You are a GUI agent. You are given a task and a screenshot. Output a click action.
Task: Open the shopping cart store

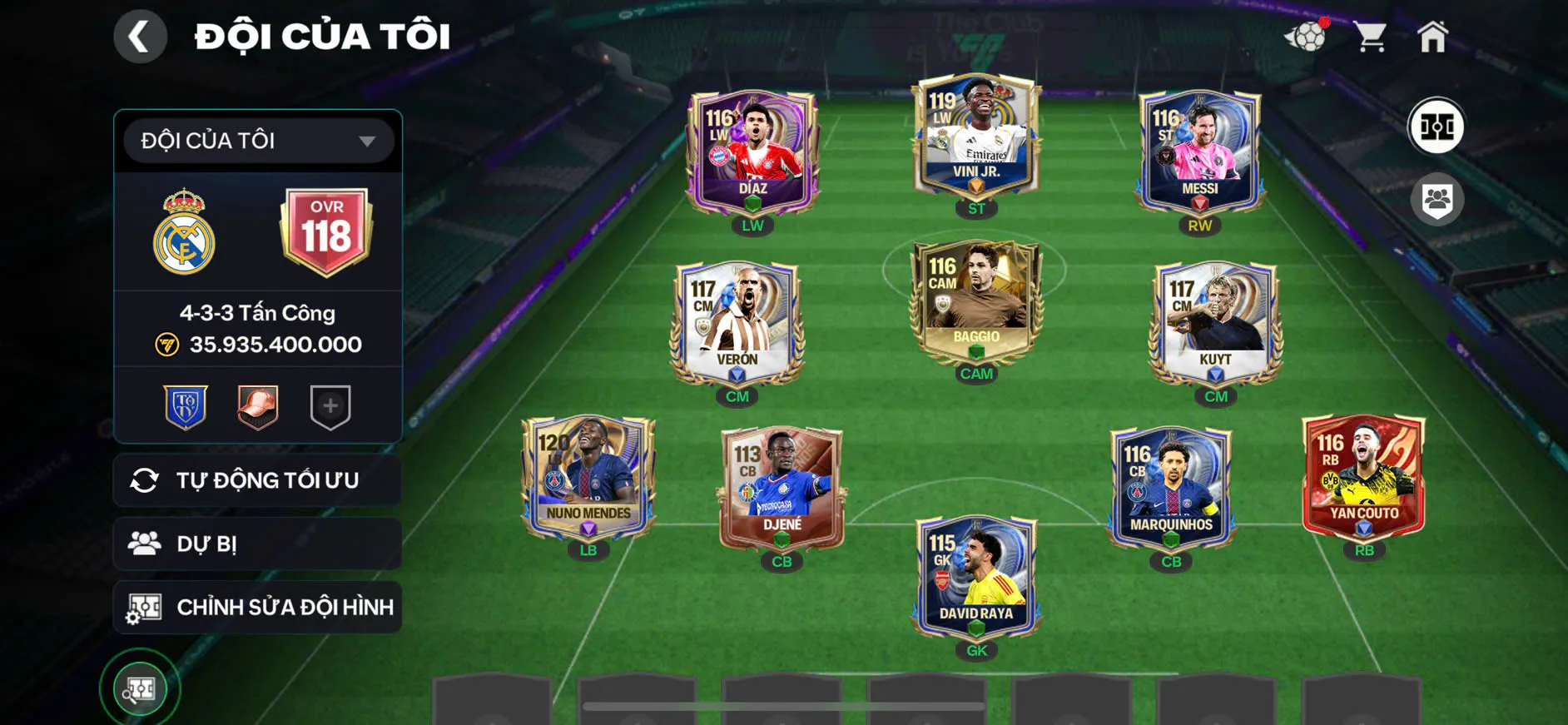1369,37
